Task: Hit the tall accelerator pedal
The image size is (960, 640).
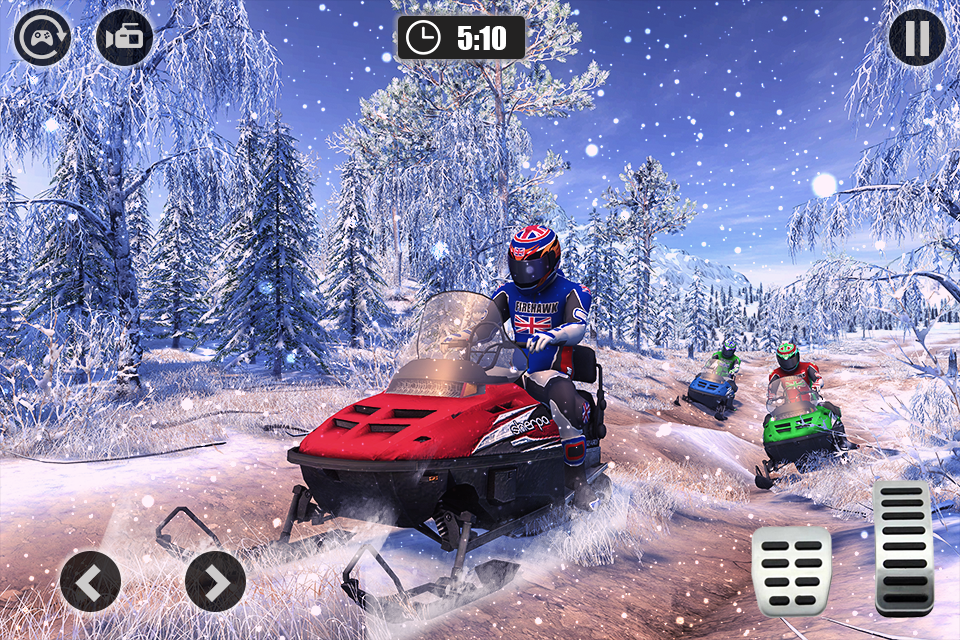Action: 903,547
